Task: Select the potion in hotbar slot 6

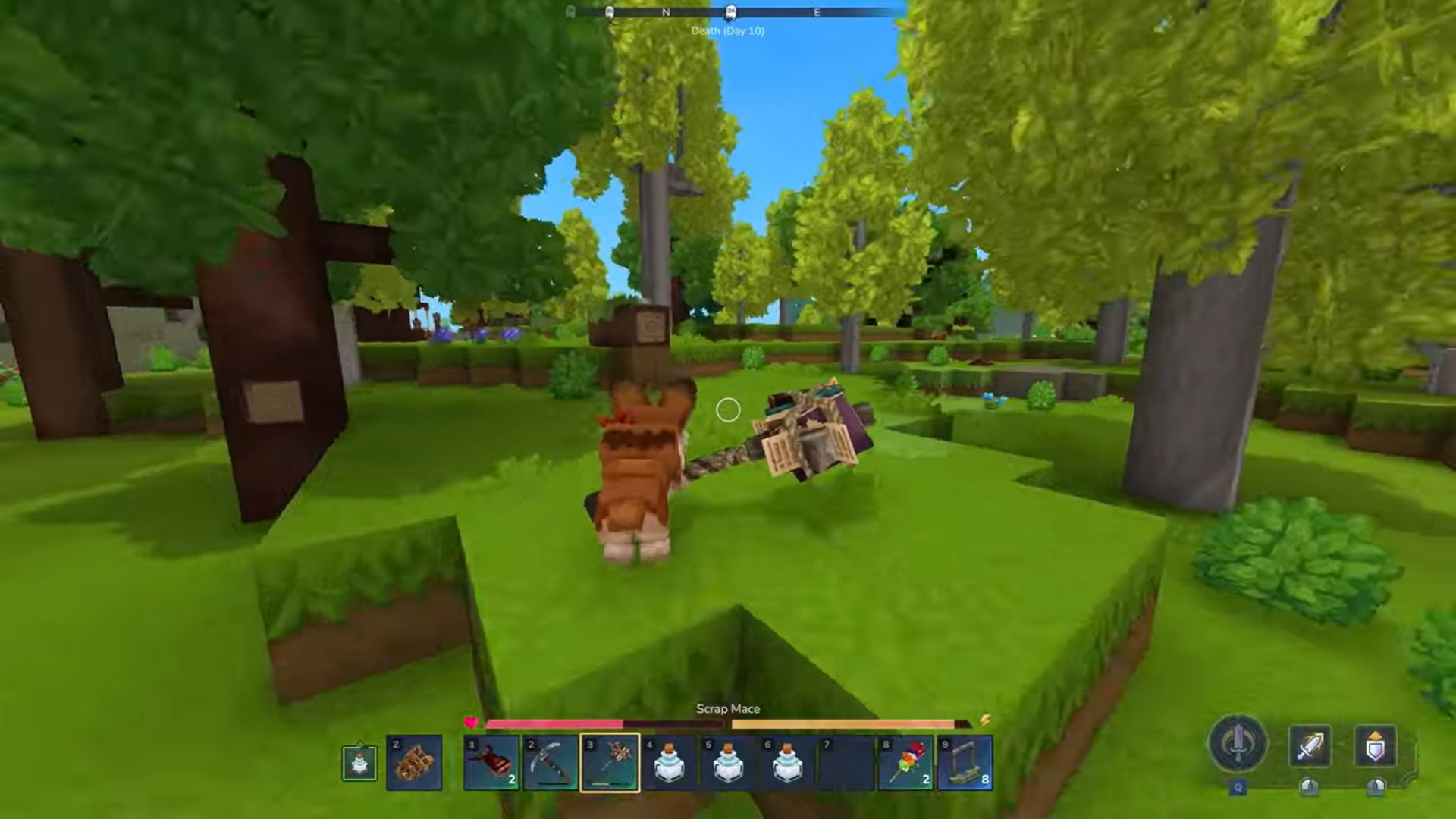Action: (x=789, y=762)
